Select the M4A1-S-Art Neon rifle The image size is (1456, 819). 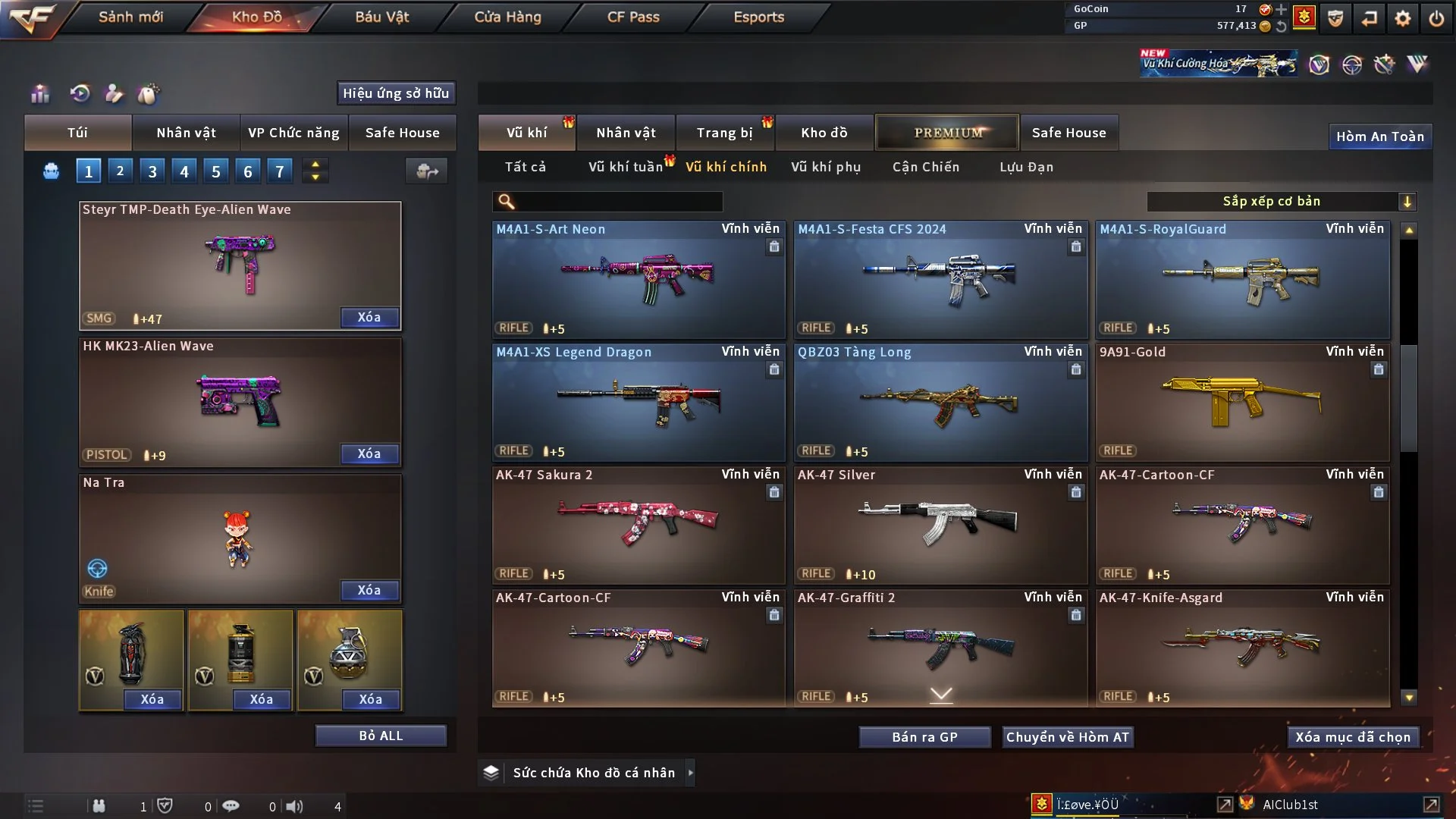click(639, 279)
